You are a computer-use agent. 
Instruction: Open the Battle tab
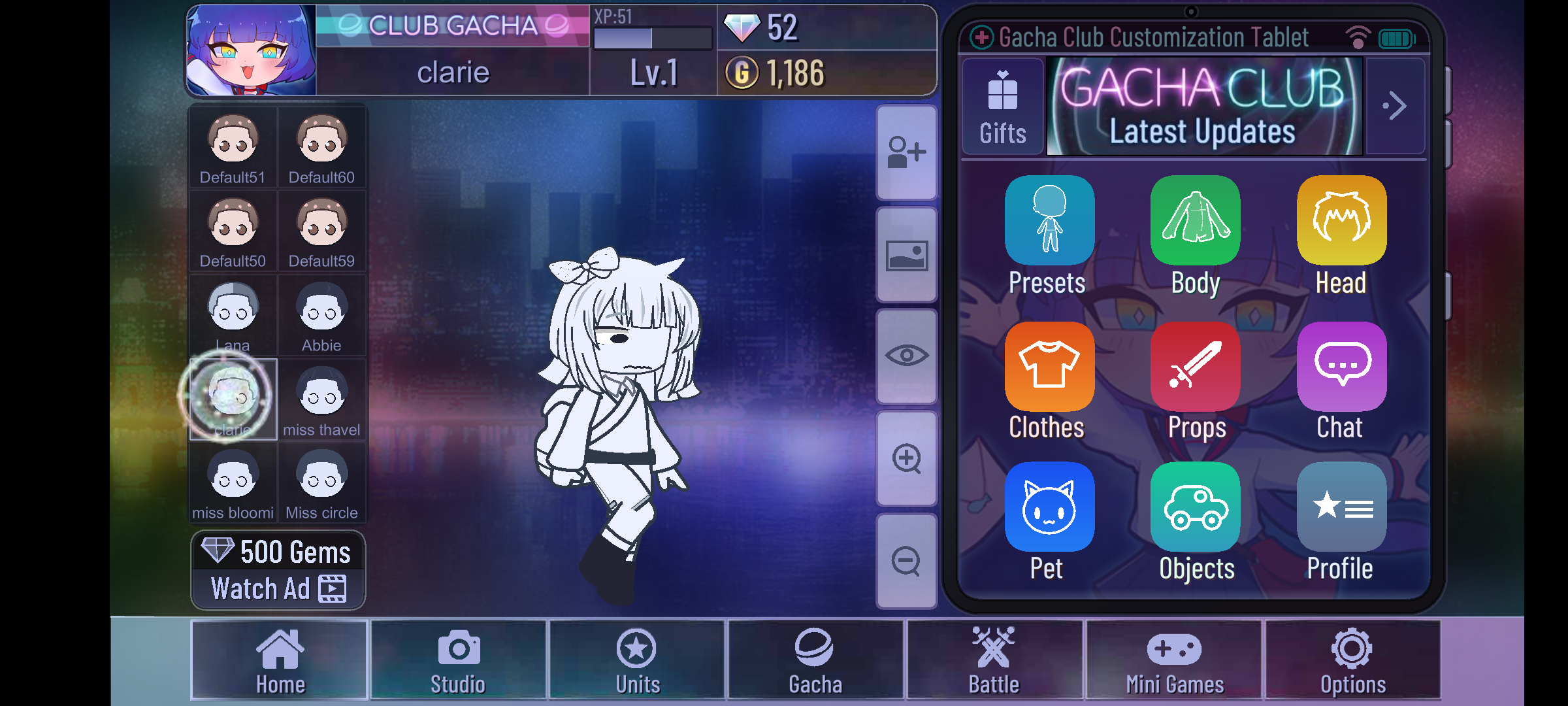point(994,660)
